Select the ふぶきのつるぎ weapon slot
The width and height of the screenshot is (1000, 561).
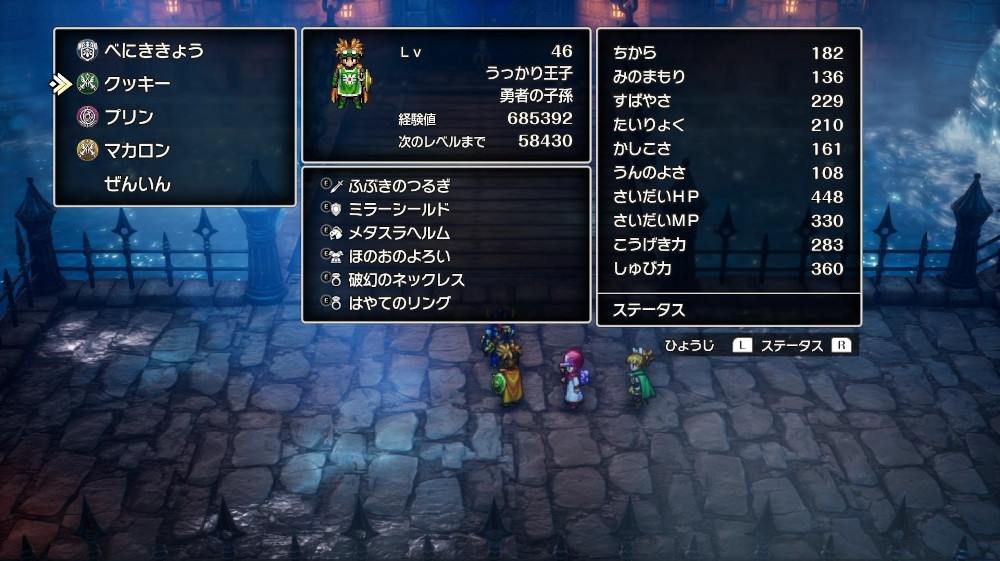(399, 186)
